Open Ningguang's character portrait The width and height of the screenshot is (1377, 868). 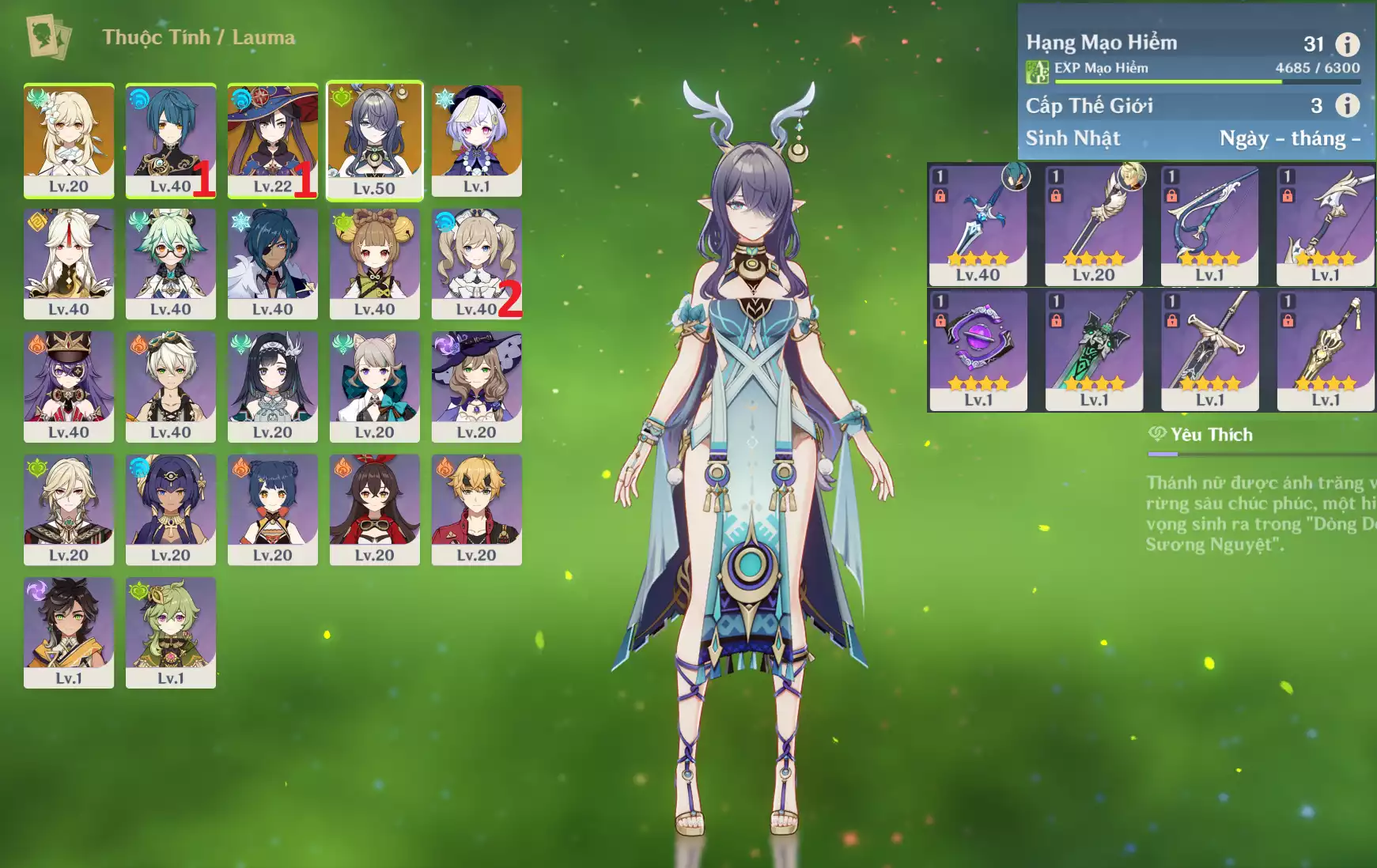(69, 263)
